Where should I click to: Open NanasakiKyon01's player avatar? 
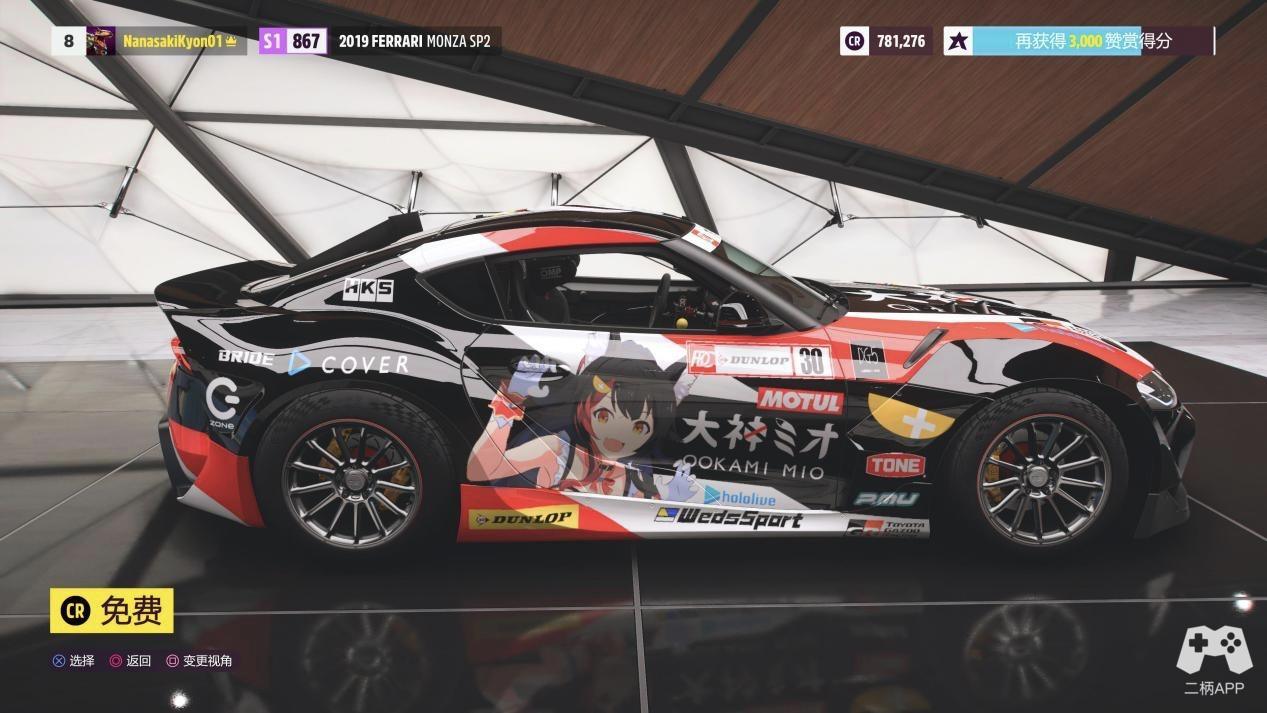(101, 41)
